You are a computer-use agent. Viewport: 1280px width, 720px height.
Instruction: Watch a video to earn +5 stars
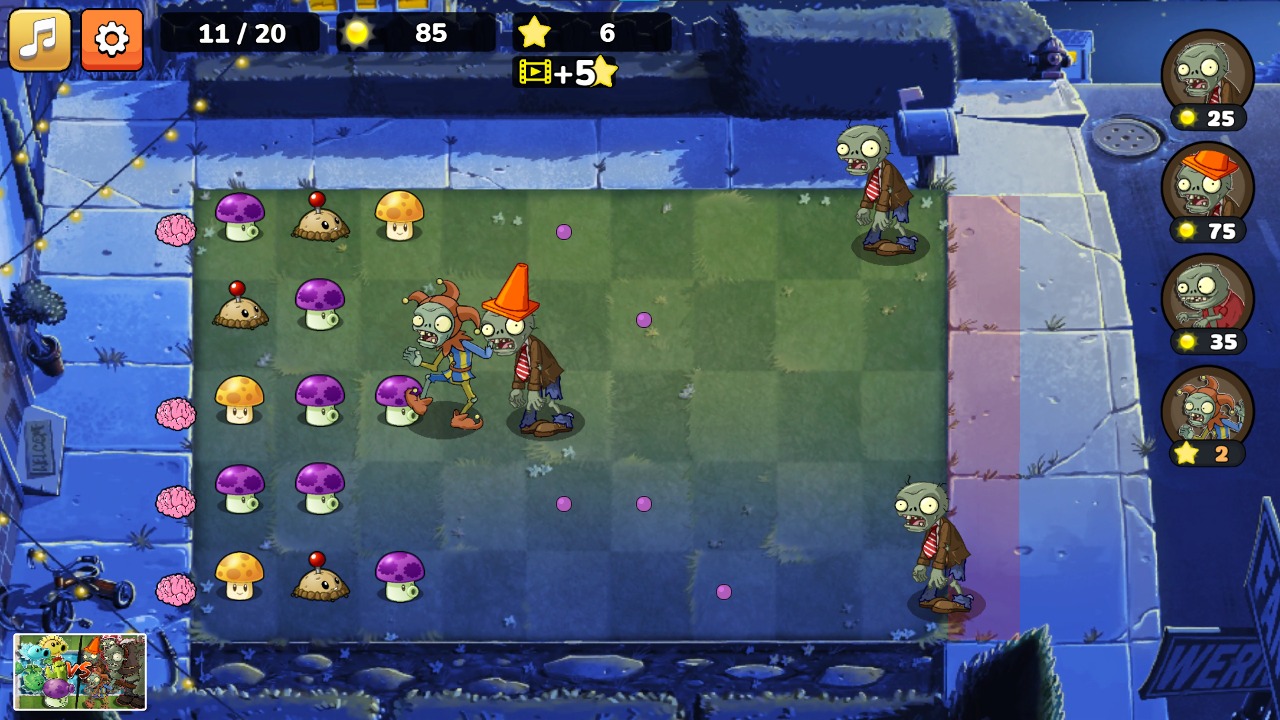(x=568, y=72)
